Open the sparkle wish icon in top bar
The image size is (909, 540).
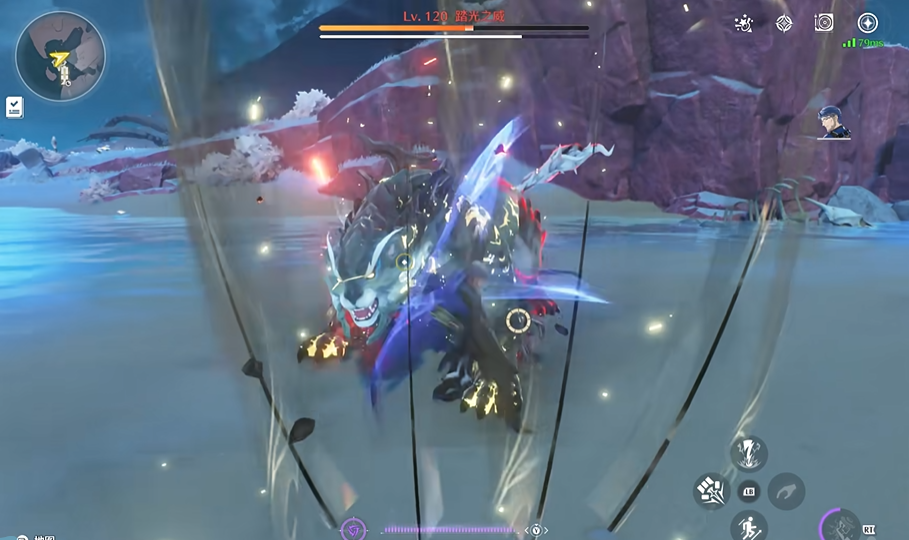pos(743,23)
